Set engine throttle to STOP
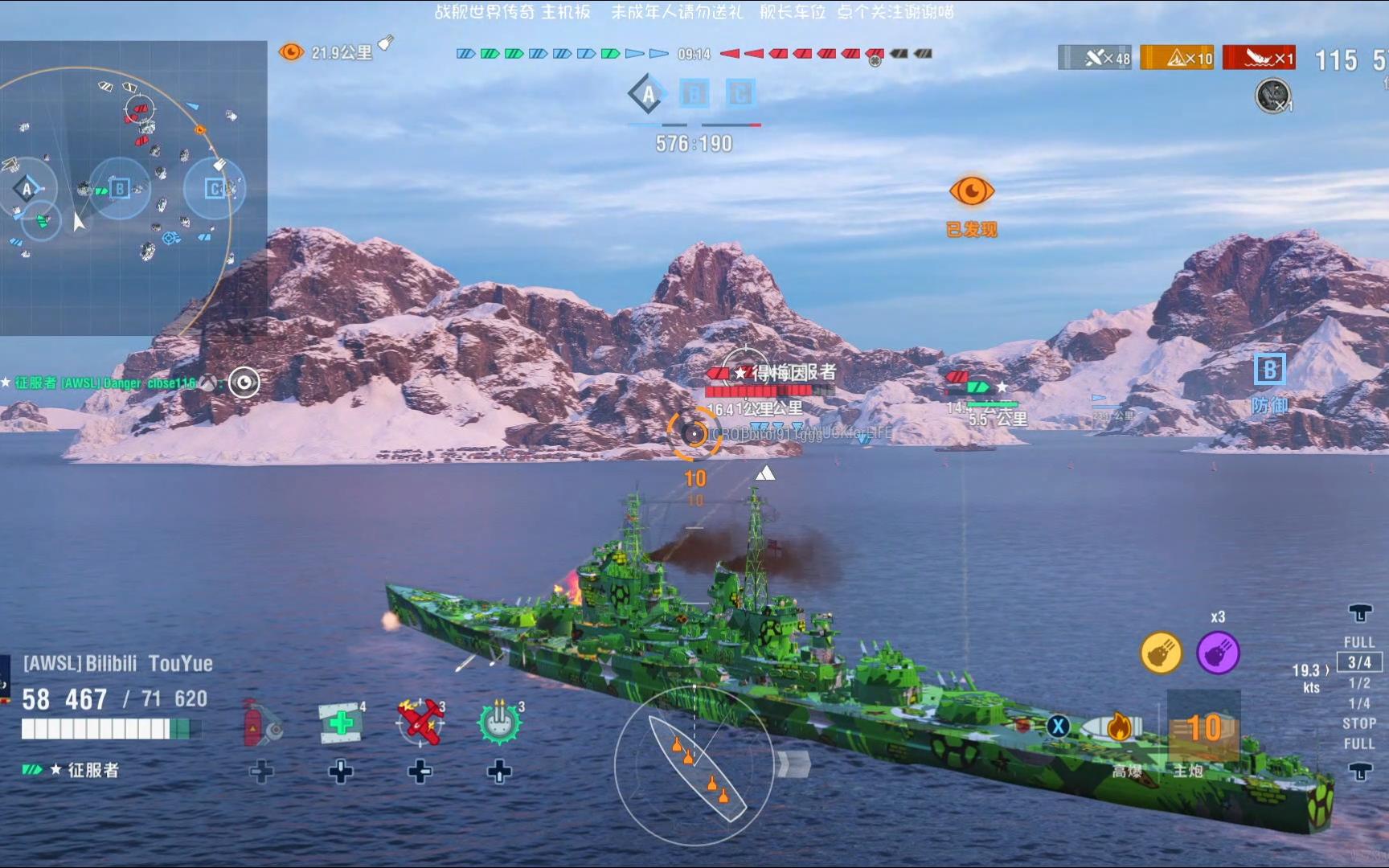The height and width of the screenshot is (868, 1389). pos(1359,723)
